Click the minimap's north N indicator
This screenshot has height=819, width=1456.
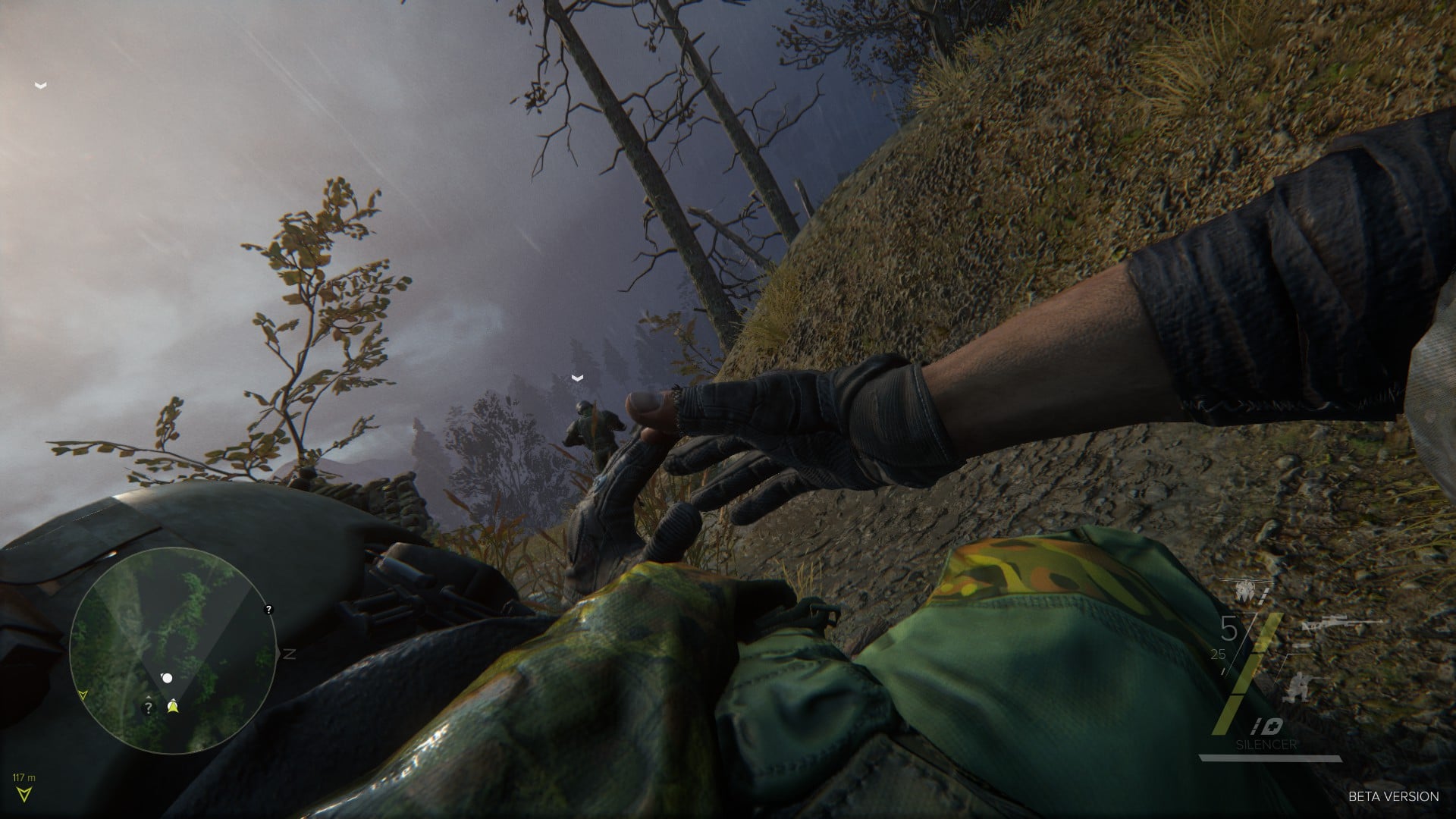tap(289, 653)
